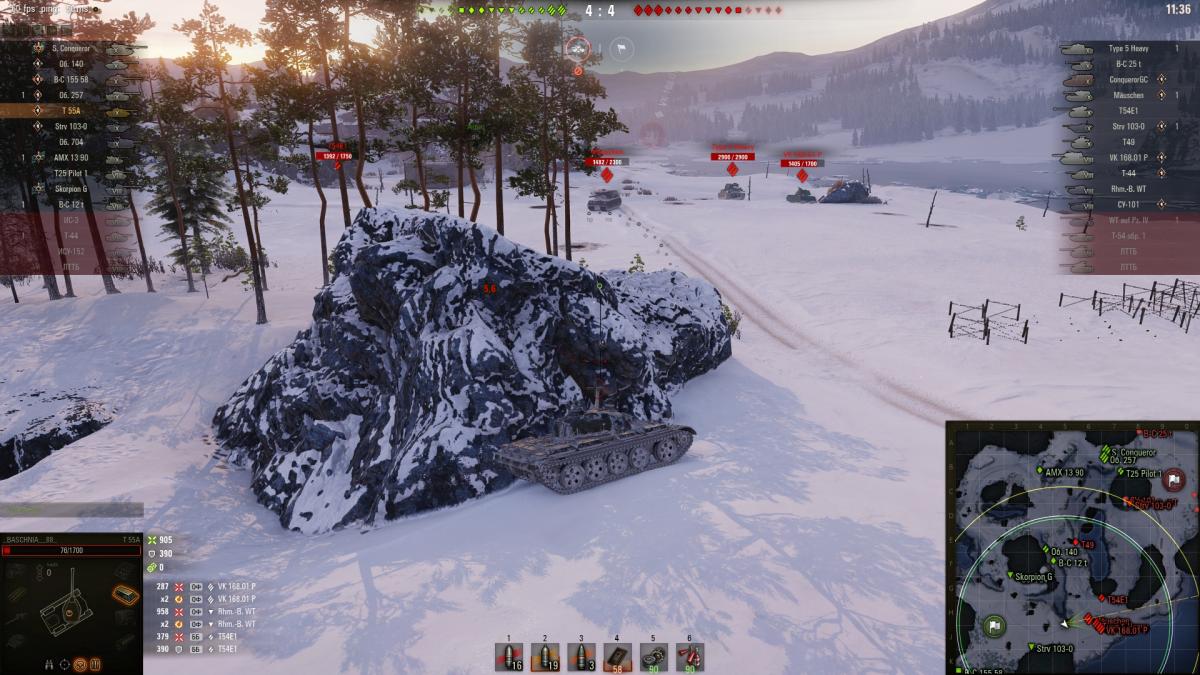
Task: Activate the repair kit consumable in slot 5
Action: pos(653,656)
